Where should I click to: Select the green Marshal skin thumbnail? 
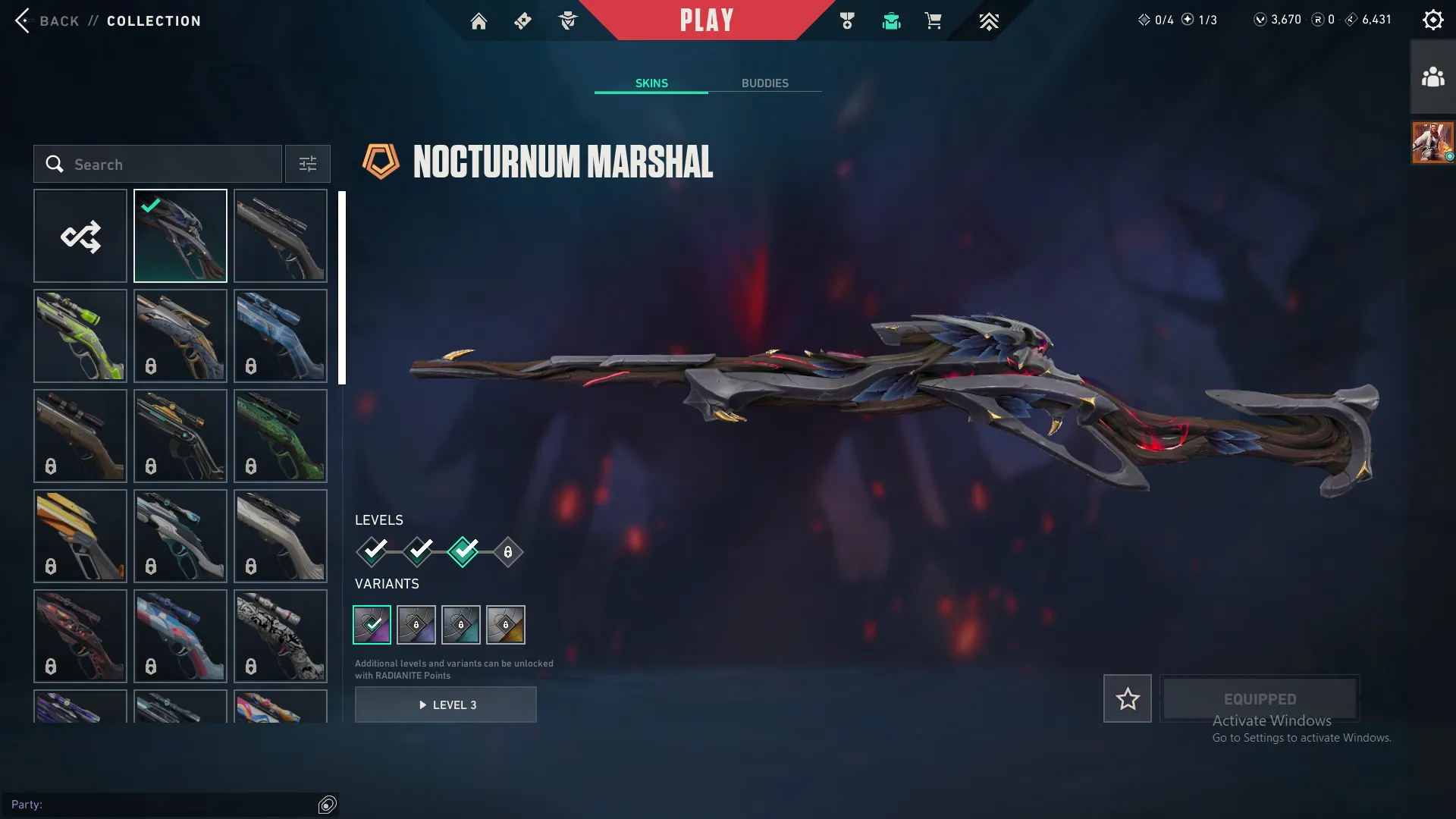click(x=80, y=335)
